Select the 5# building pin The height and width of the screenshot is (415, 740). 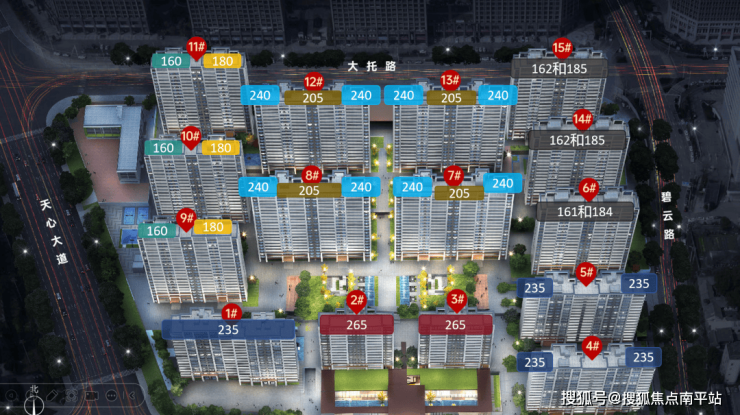click(586, 272)
